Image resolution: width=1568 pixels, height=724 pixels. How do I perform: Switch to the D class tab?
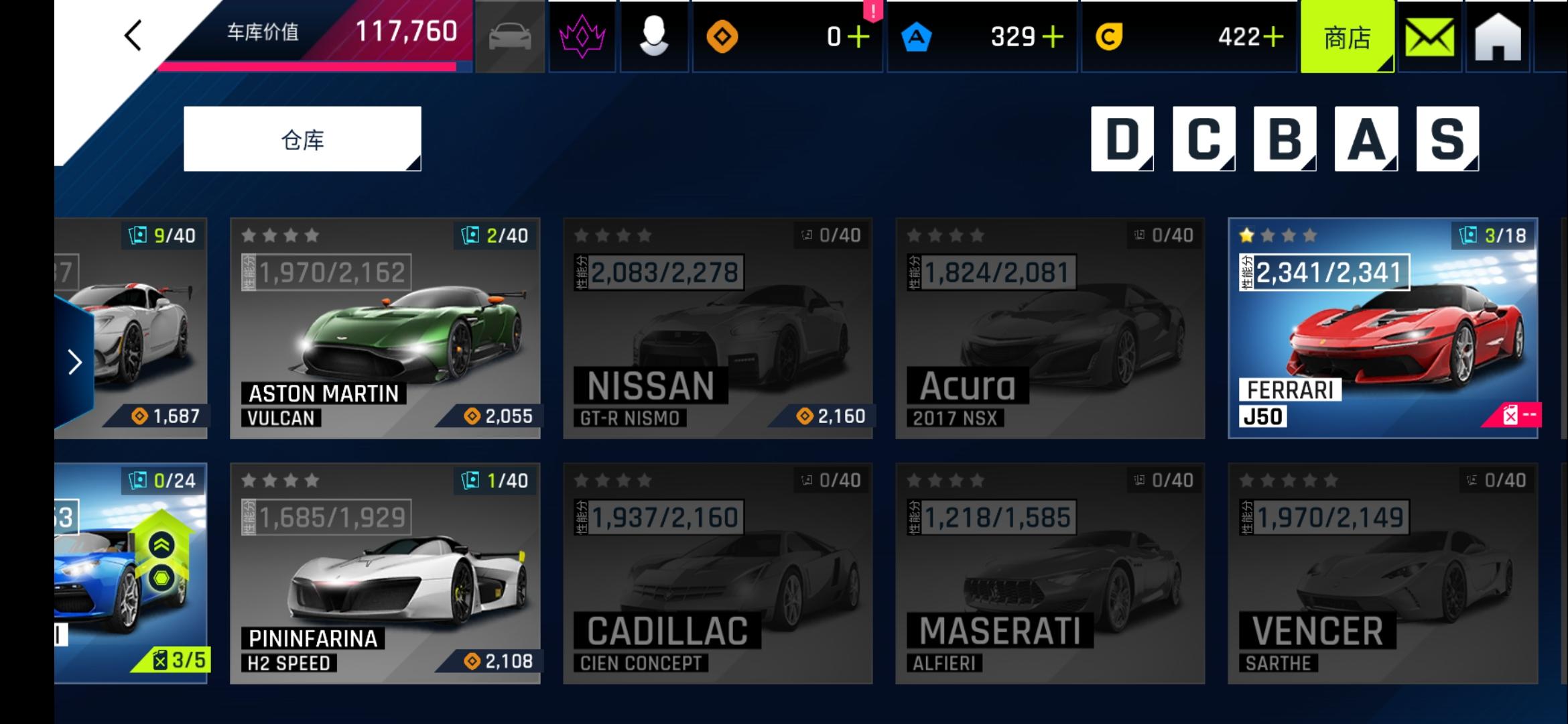tap(1122, 137)
